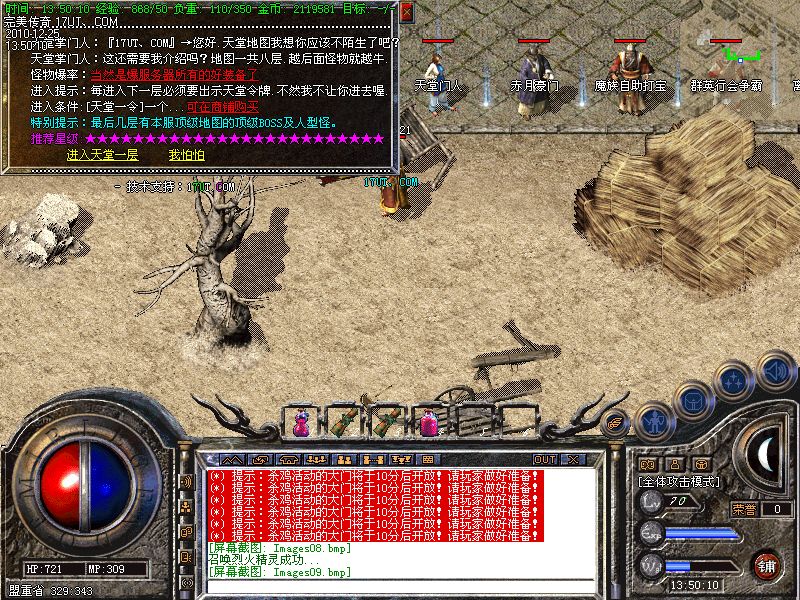Use the red potion in the hotbar
800x600 pixels.
[x=429, y=424]
